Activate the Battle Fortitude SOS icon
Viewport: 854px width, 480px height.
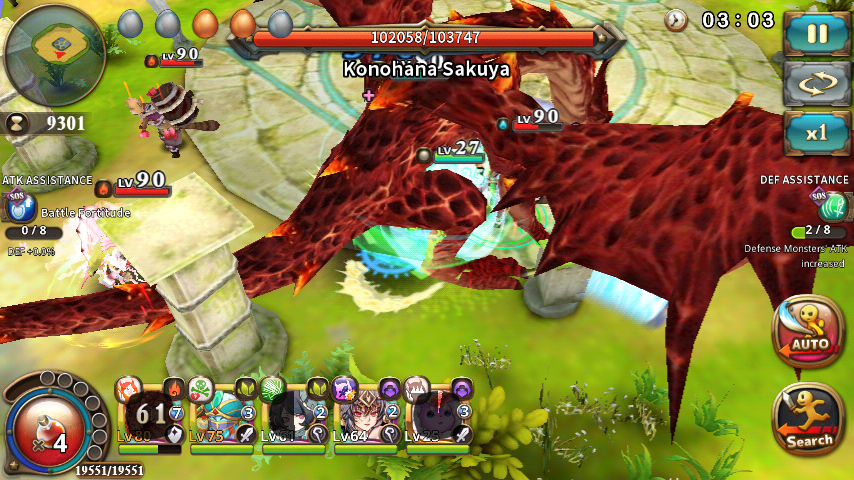(x=16, y=208)
